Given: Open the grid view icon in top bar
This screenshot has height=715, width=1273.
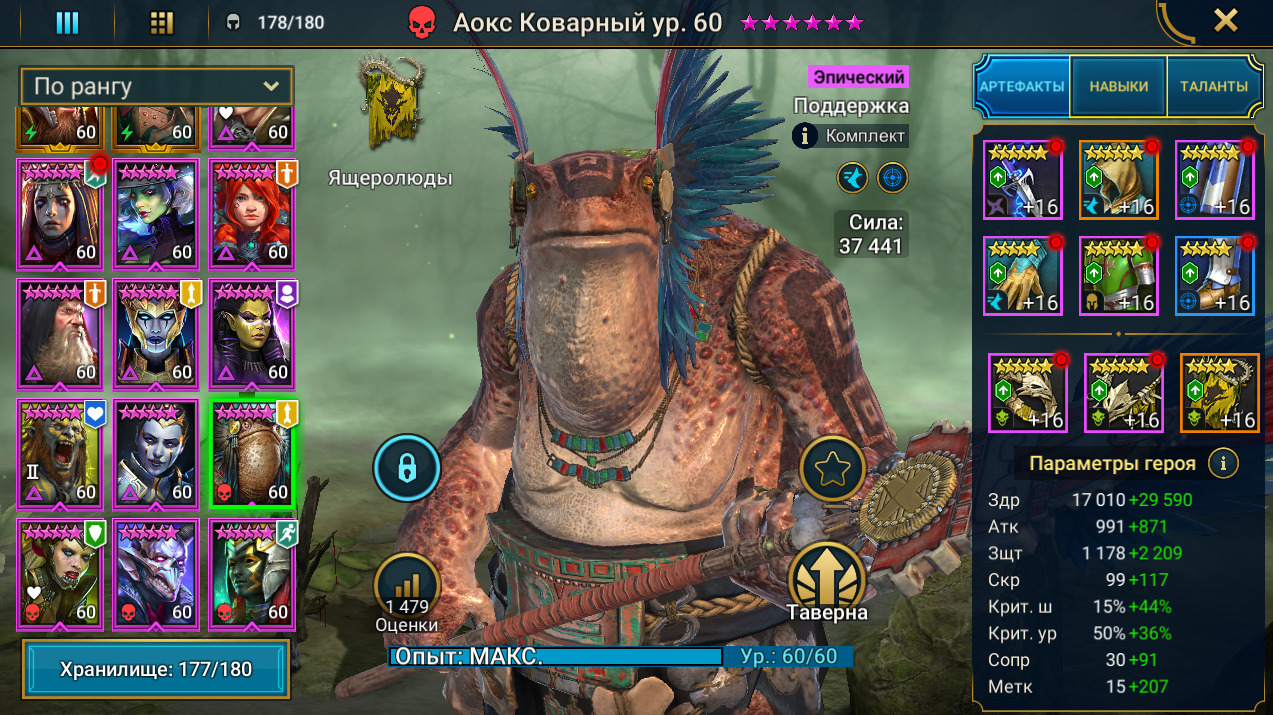Looking at the screenshot, I should point(161,22).
